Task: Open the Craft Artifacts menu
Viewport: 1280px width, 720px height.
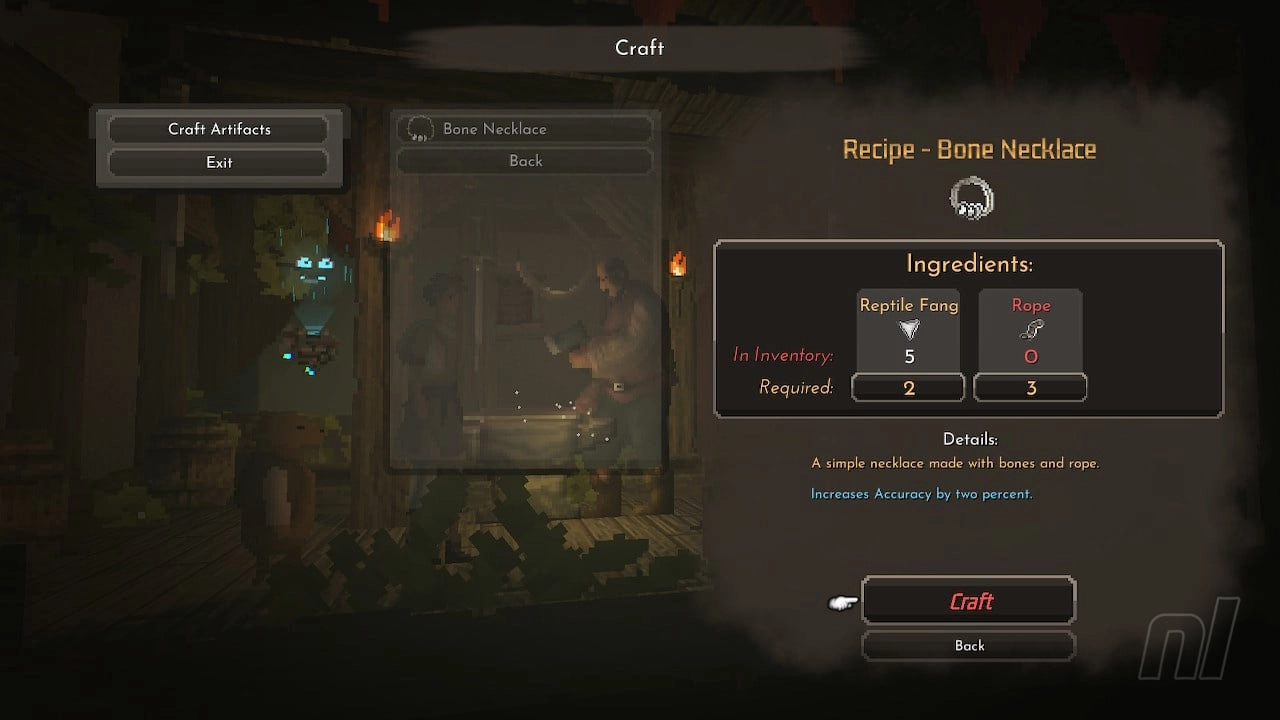Action: (219, 129)
